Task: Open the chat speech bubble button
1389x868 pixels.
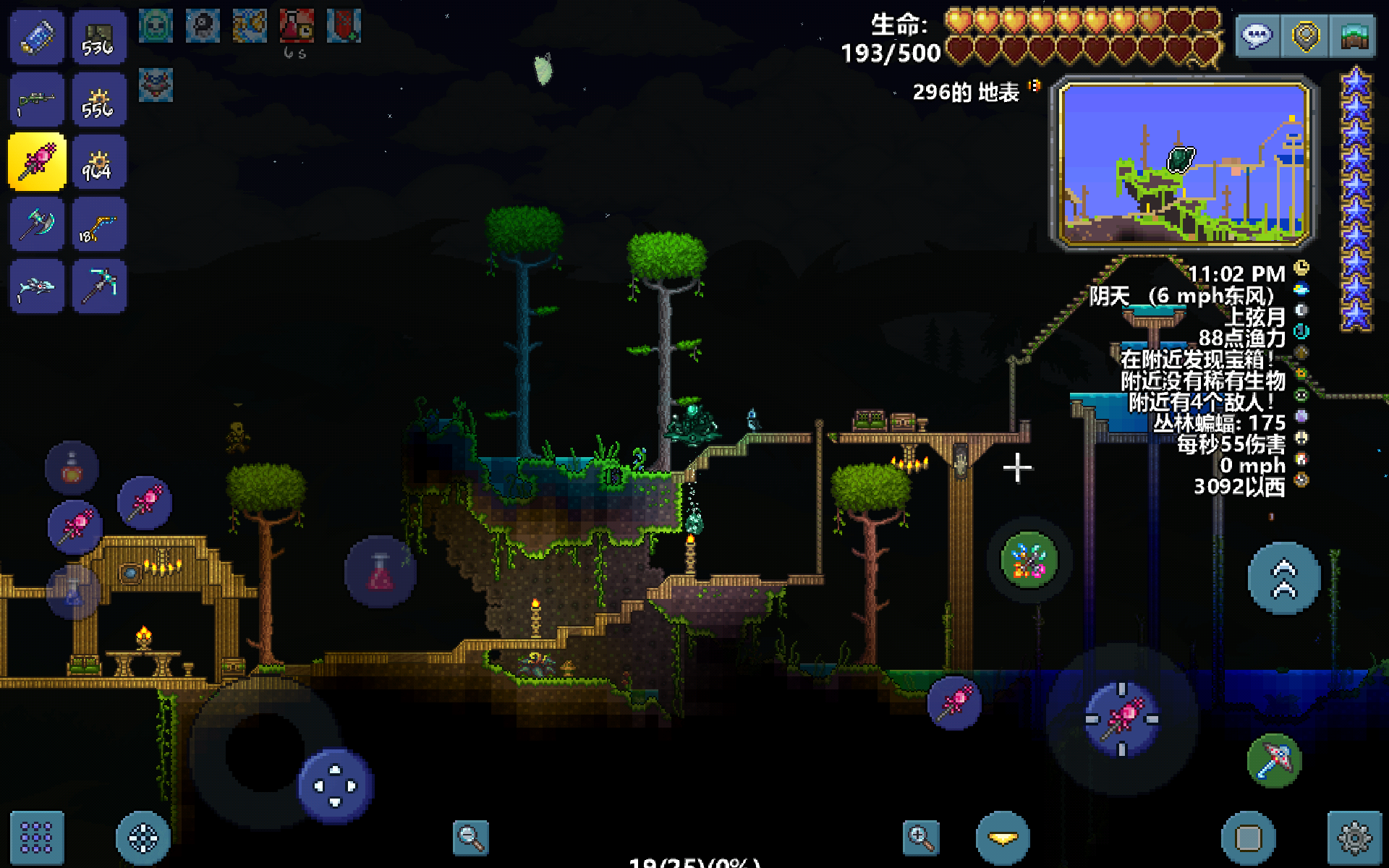Action: (x=1257, y=36)
